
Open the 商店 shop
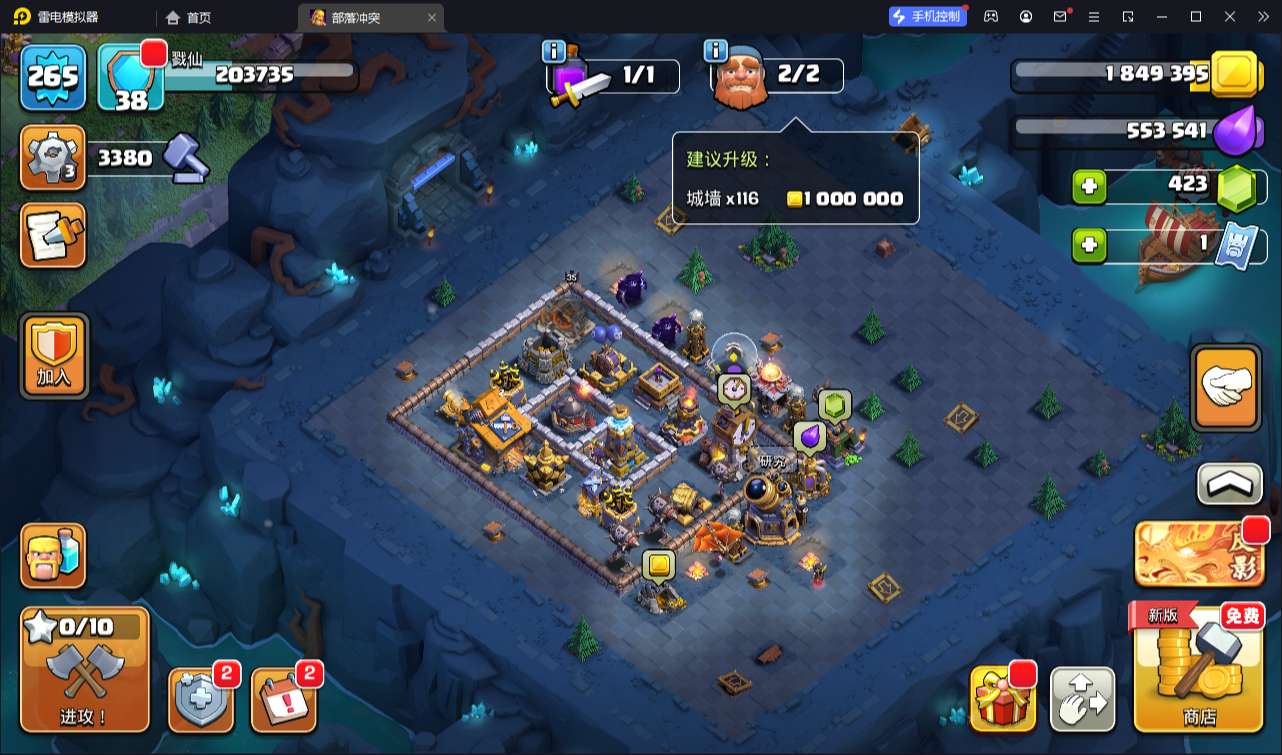(x=1198, y=667)
